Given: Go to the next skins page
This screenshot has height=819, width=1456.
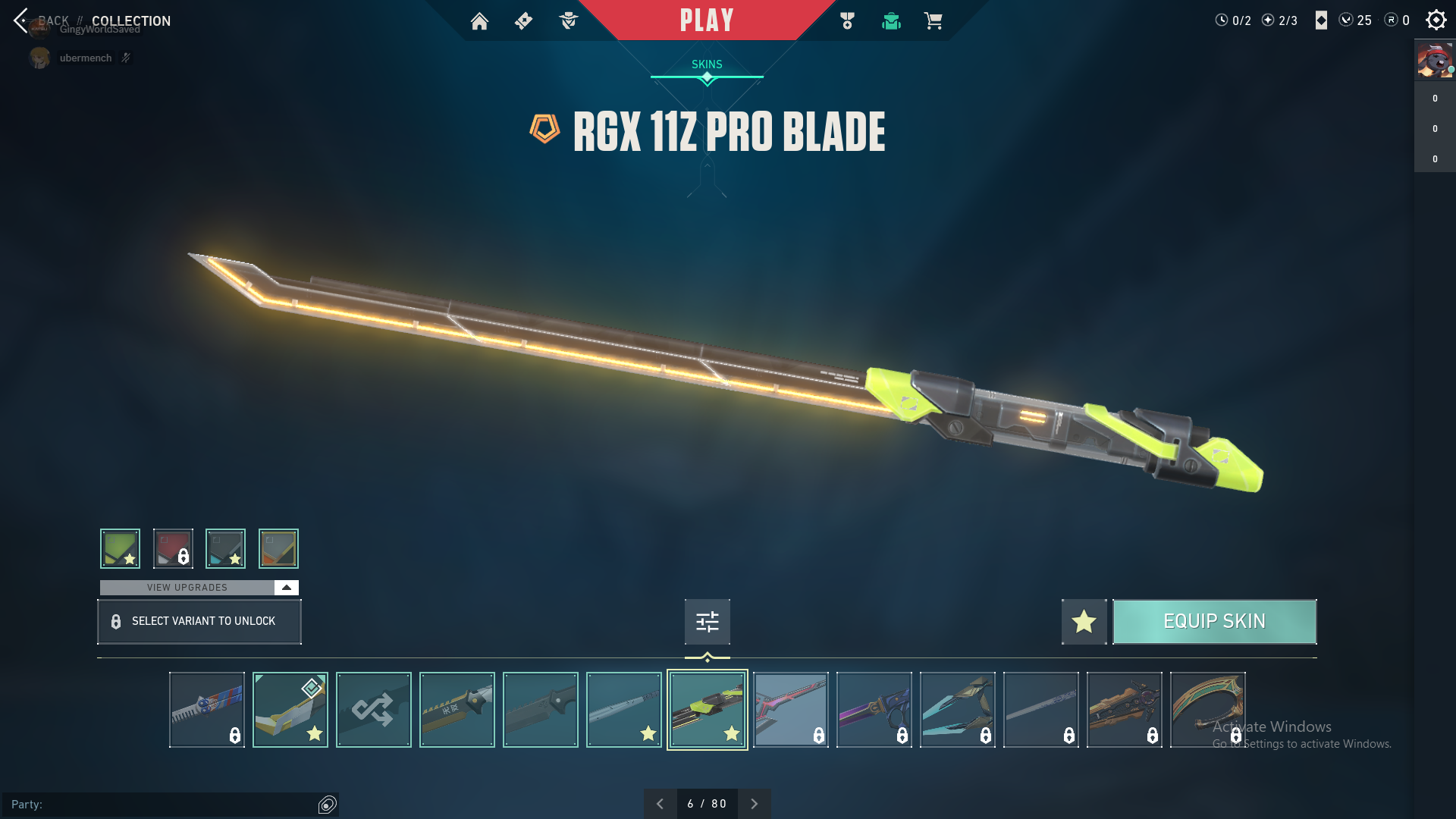Looking at the screenshot, I should (x=754, y=804).
